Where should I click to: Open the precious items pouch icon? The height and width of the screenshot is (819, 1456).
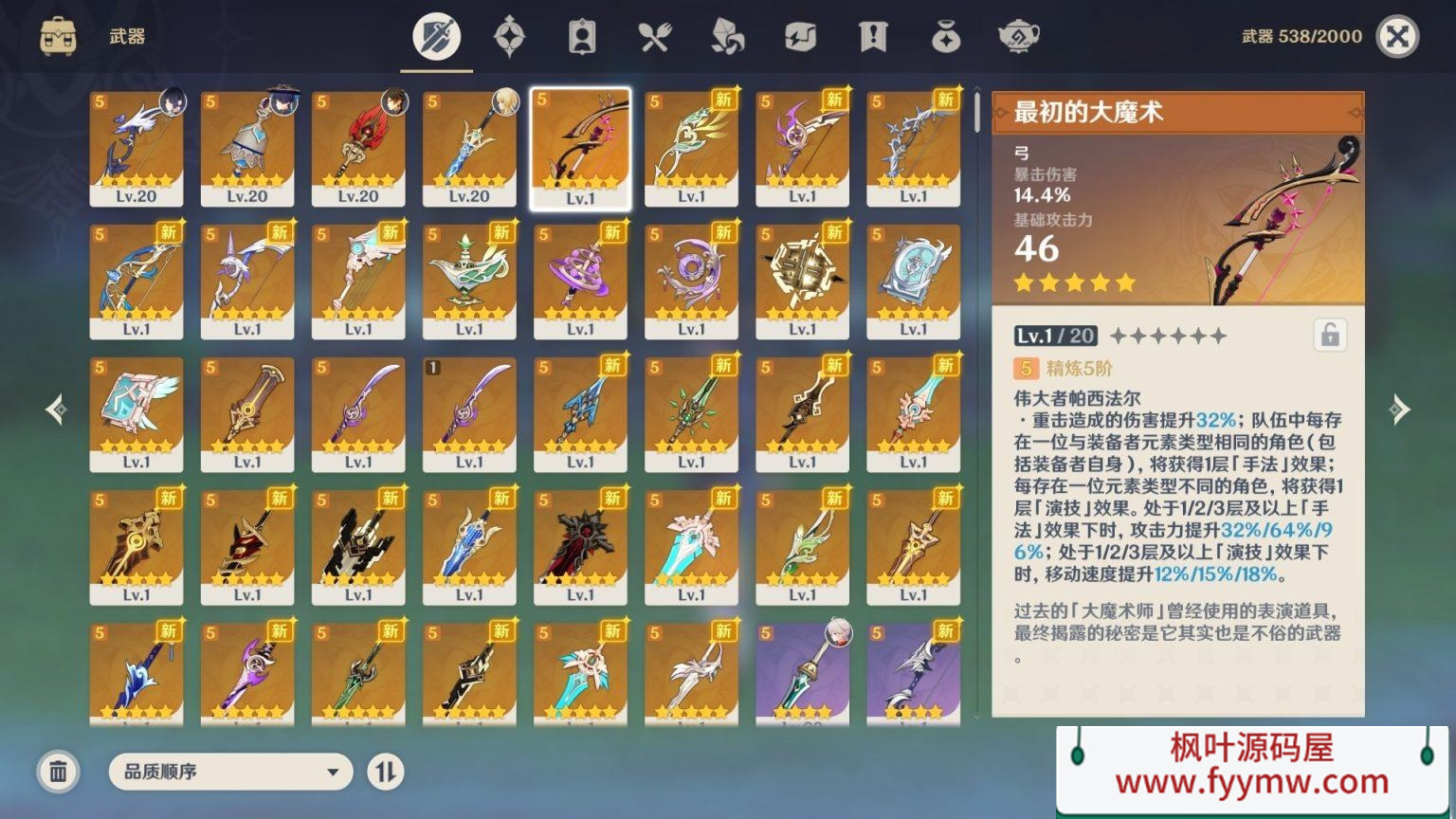(x=947, y=36)
